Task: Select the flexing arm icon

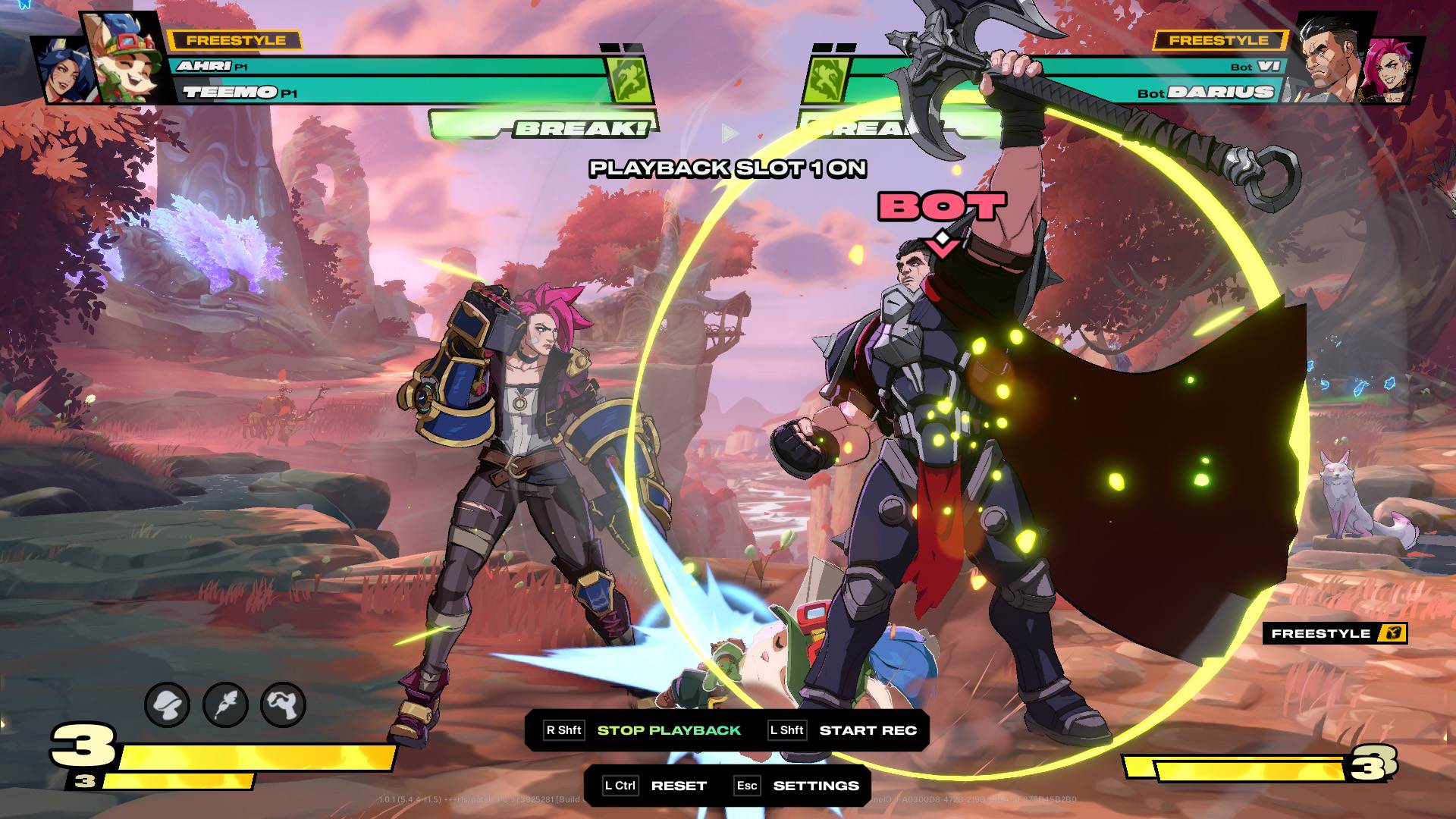Action: coord(283,705)
